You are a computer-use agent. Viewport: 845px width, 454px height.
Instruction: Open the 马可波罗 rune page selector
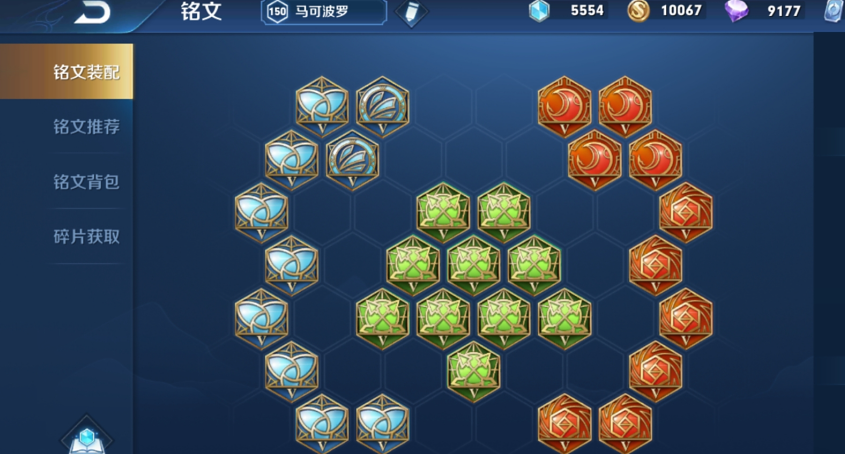pos(323,11)
